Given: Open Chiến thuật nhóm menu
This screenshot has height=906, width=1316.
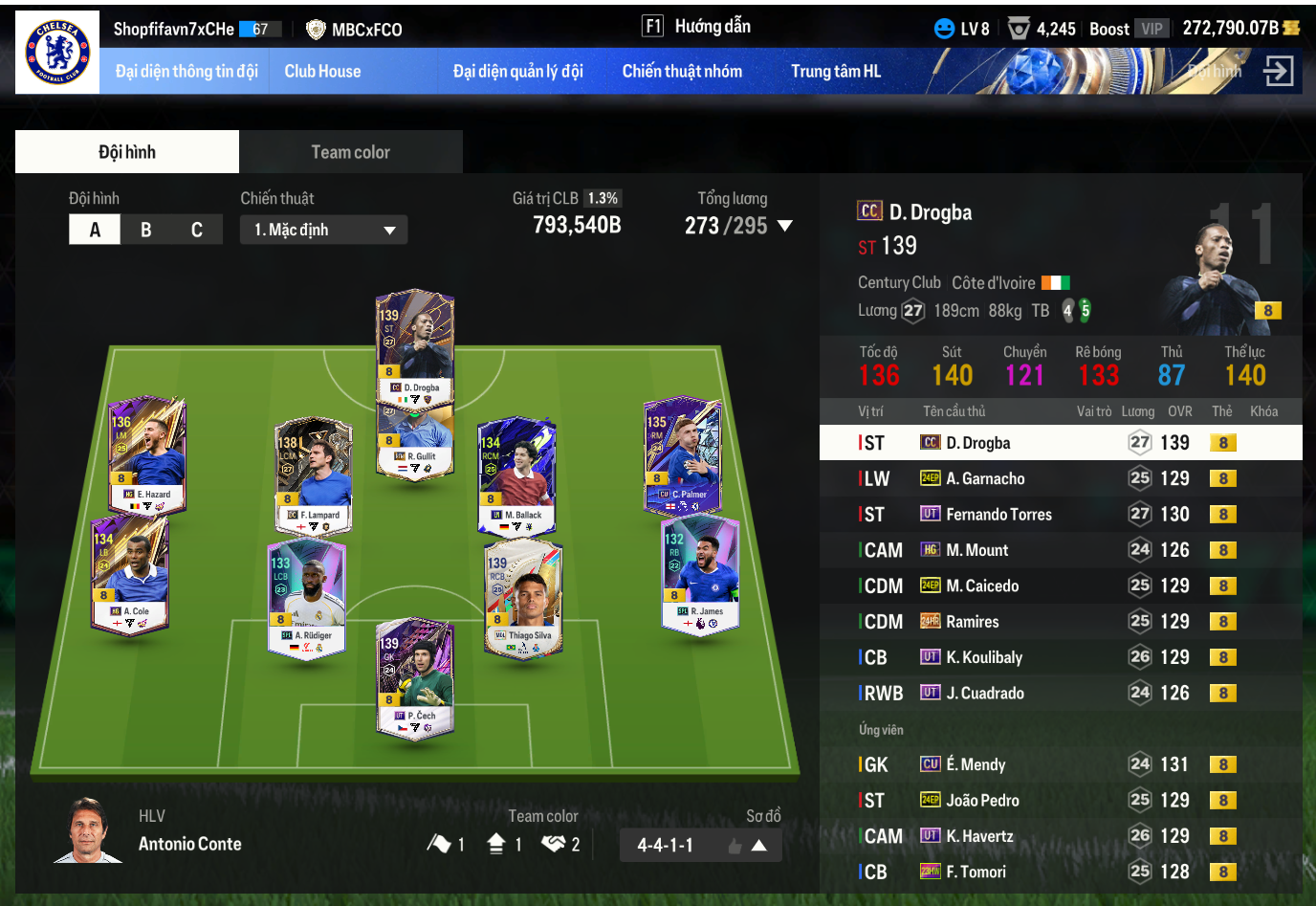Looking at the screenshot, I should point(682,71).
